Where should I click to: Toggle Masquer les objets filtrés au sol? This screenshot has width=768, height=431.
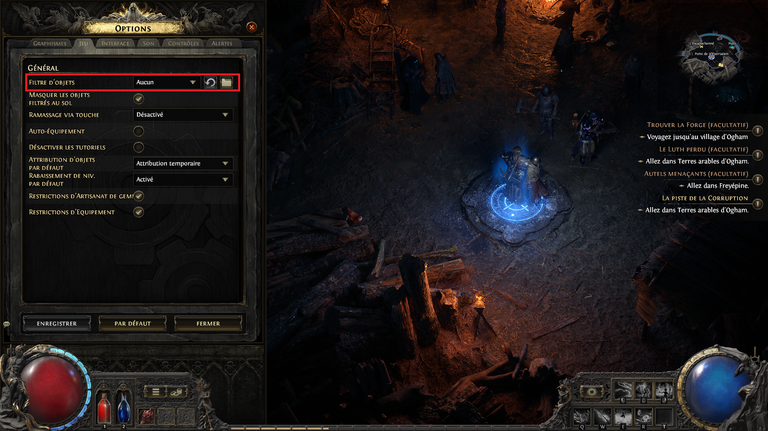tap(139, 98)
